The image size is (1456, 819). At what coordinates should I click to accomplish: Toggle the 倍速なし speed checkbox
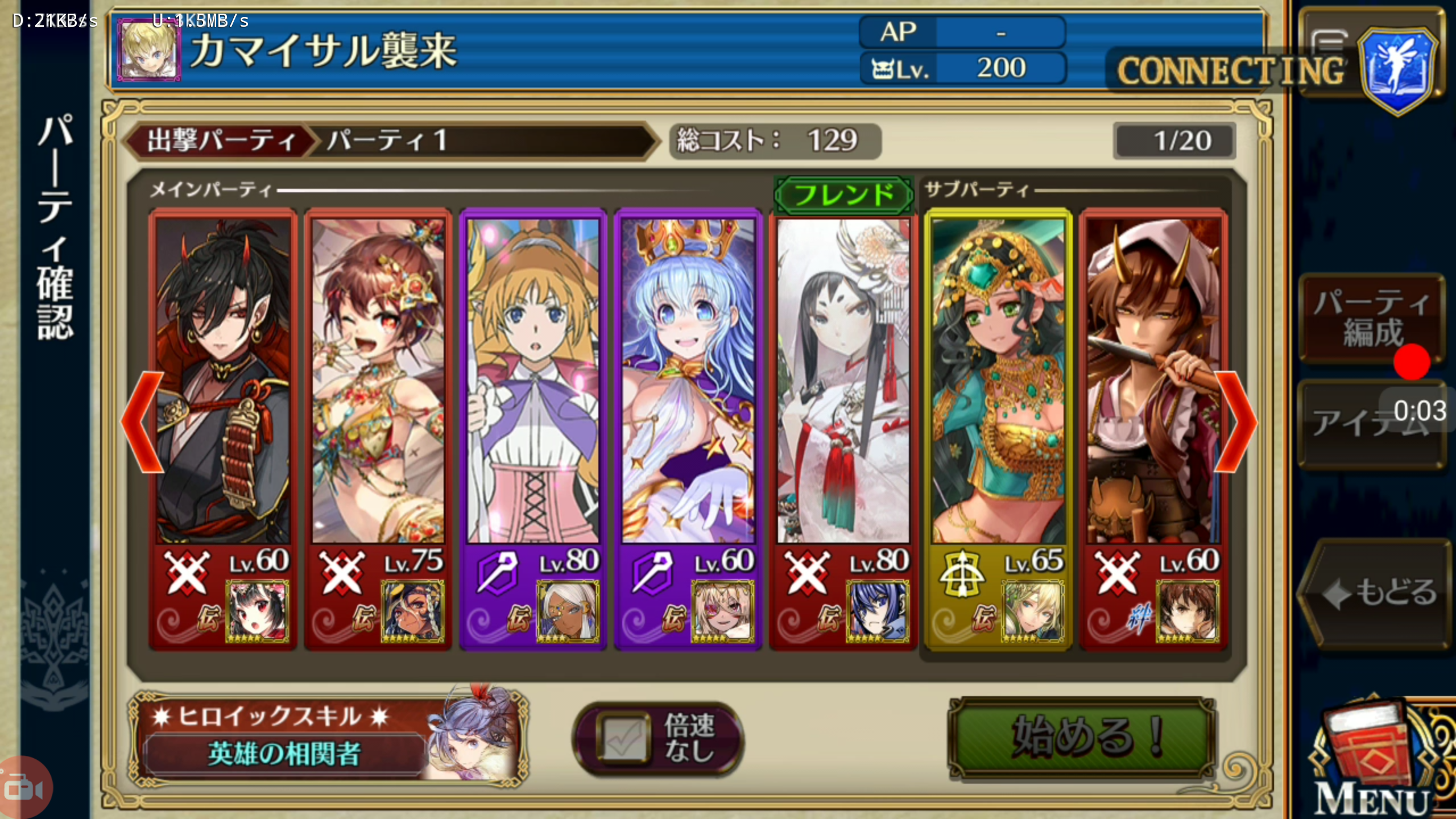pos(623,738)
